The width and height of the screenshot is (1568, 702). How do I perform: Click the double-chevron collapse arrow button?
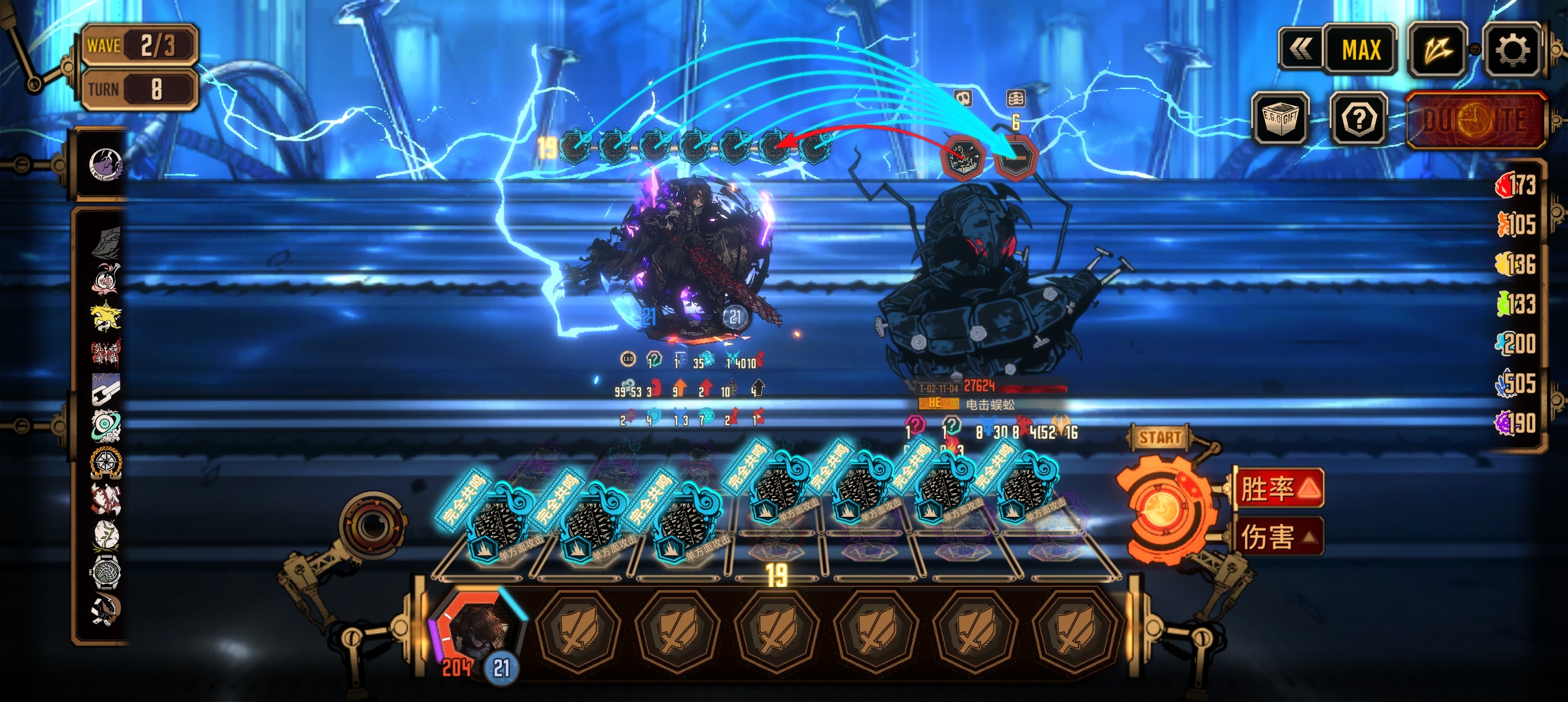point(1301,49)
